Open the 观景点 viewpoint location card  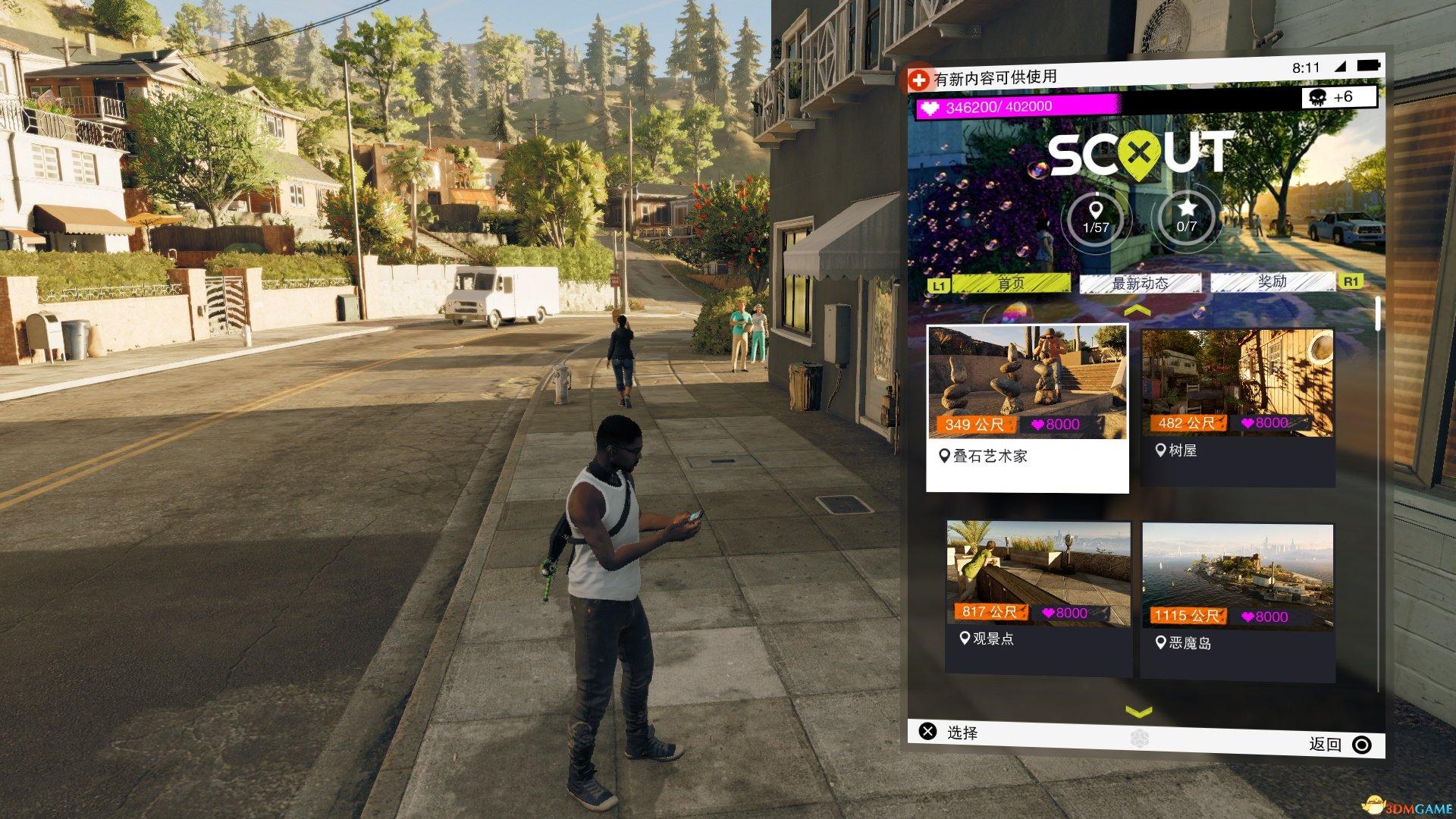click(x=1038, y=596)
